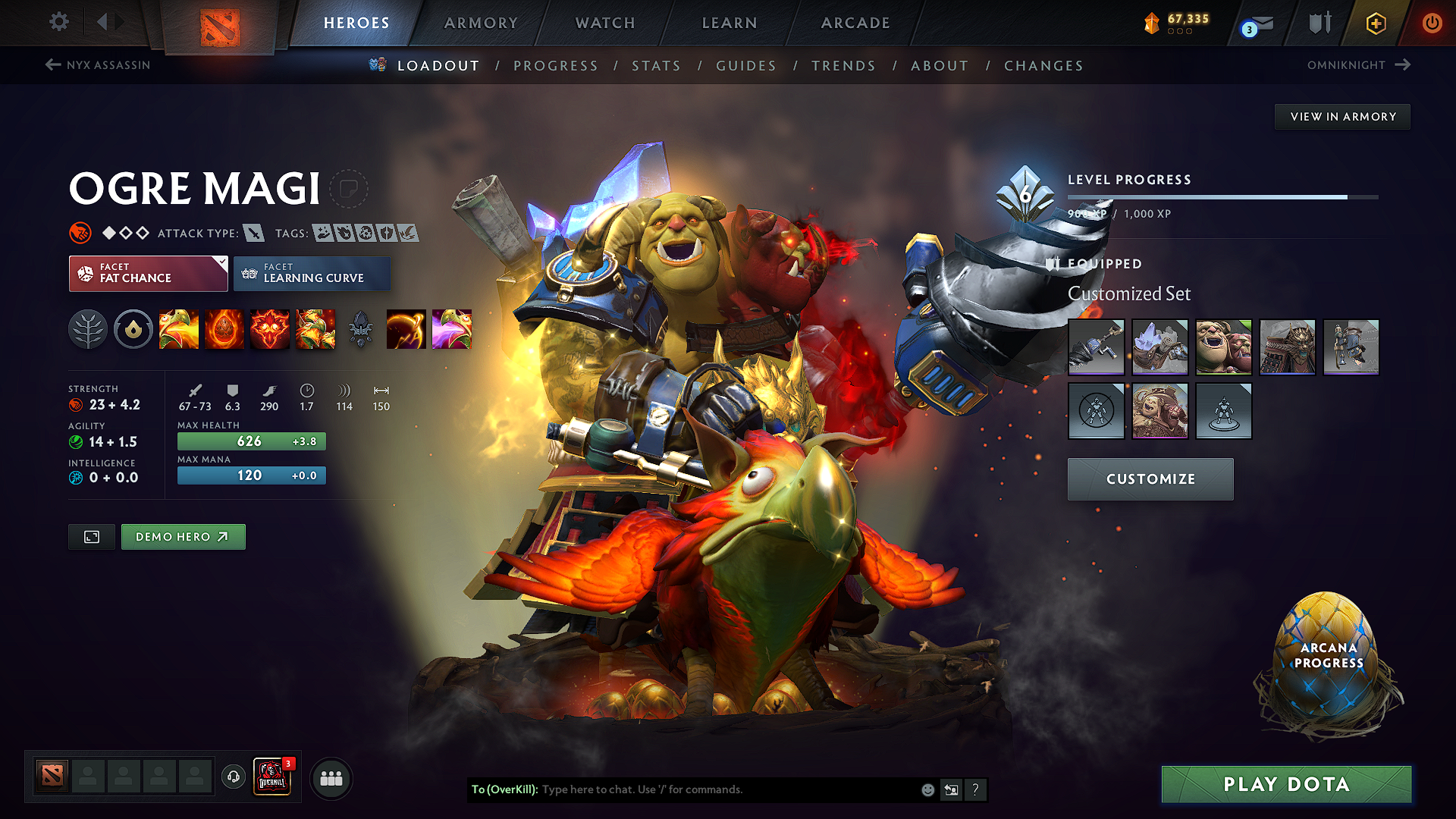Switch to the Learning Curve facet
This screenshot has height=819, width=1456.
pyautogui.click(x=312, y=274)
